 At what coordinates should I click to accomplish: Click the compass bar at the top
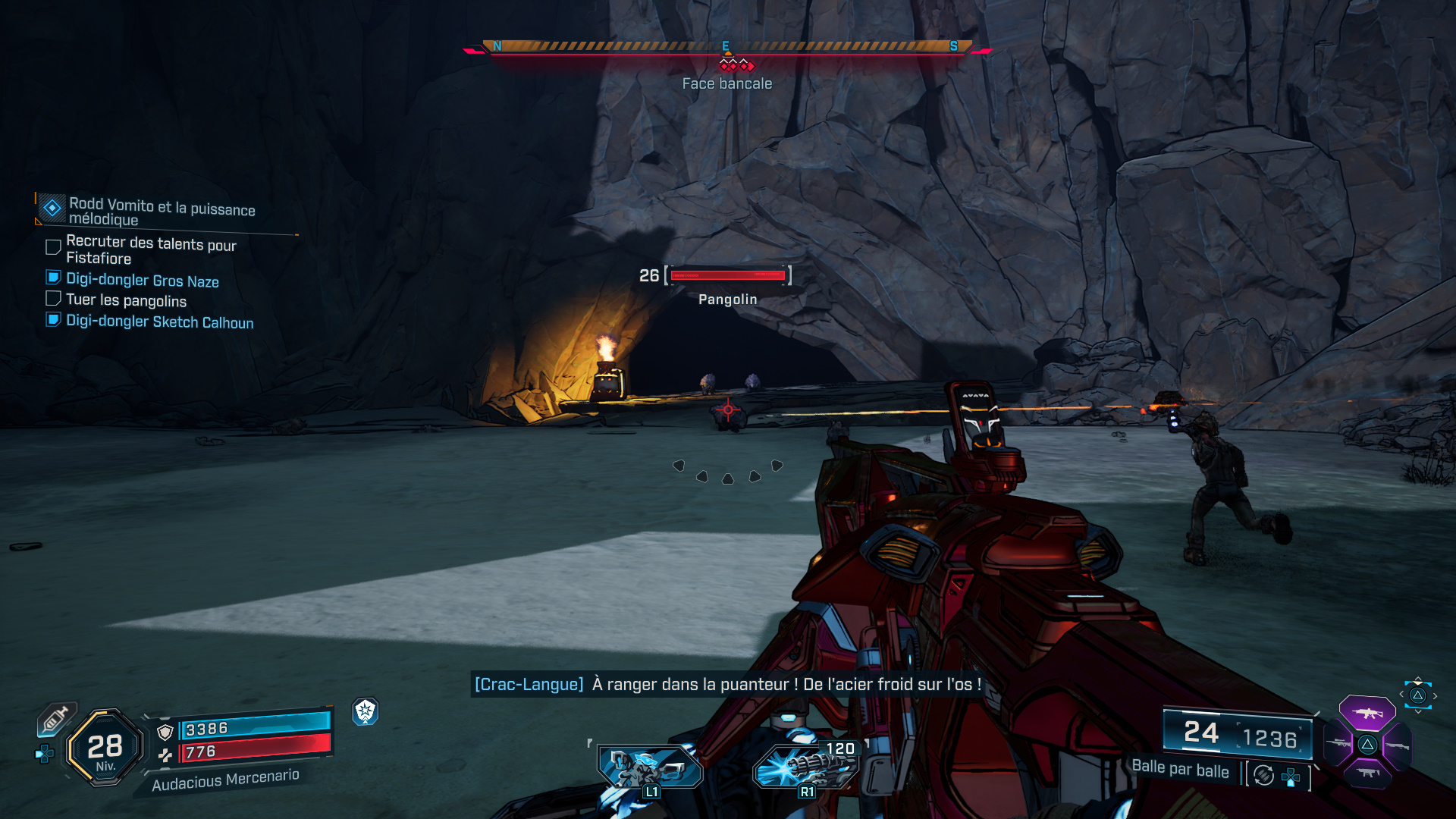(x=726, y=47)
